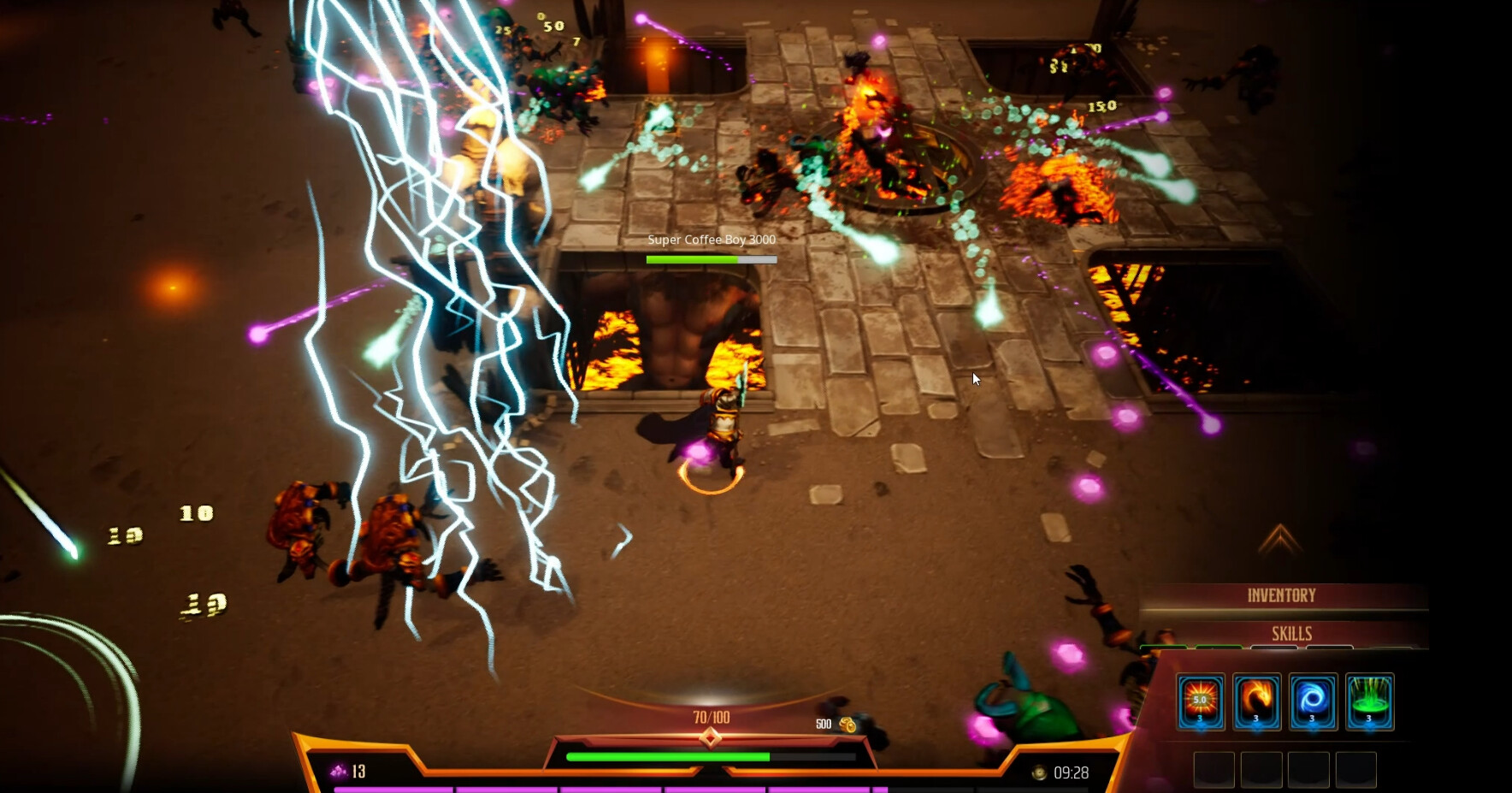Open the Inventory tab
This screenshot has height=793, width=1512.
point(1282,594)
